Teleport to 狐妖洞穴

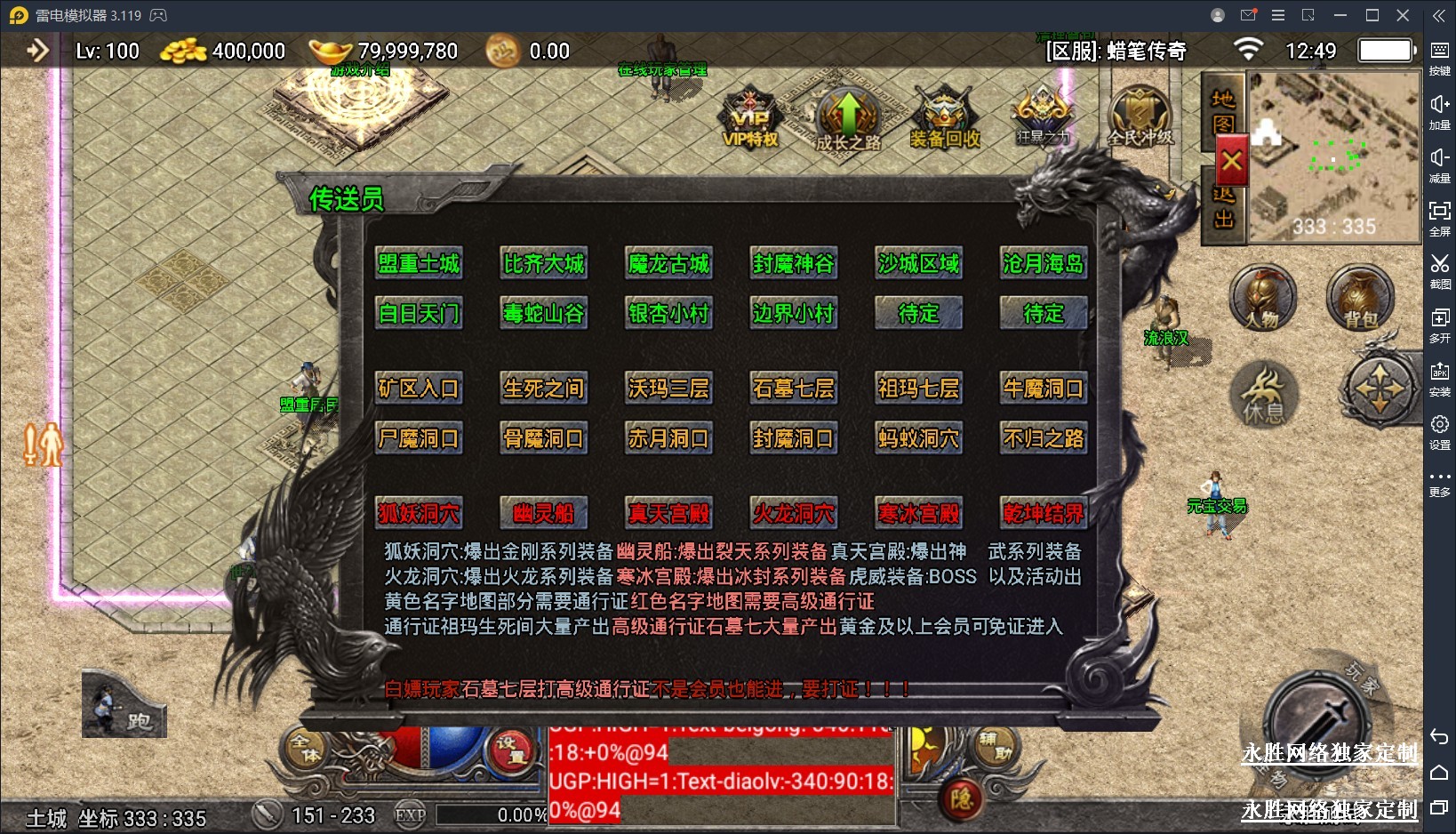pyautogui.click(x=419, y=513)
